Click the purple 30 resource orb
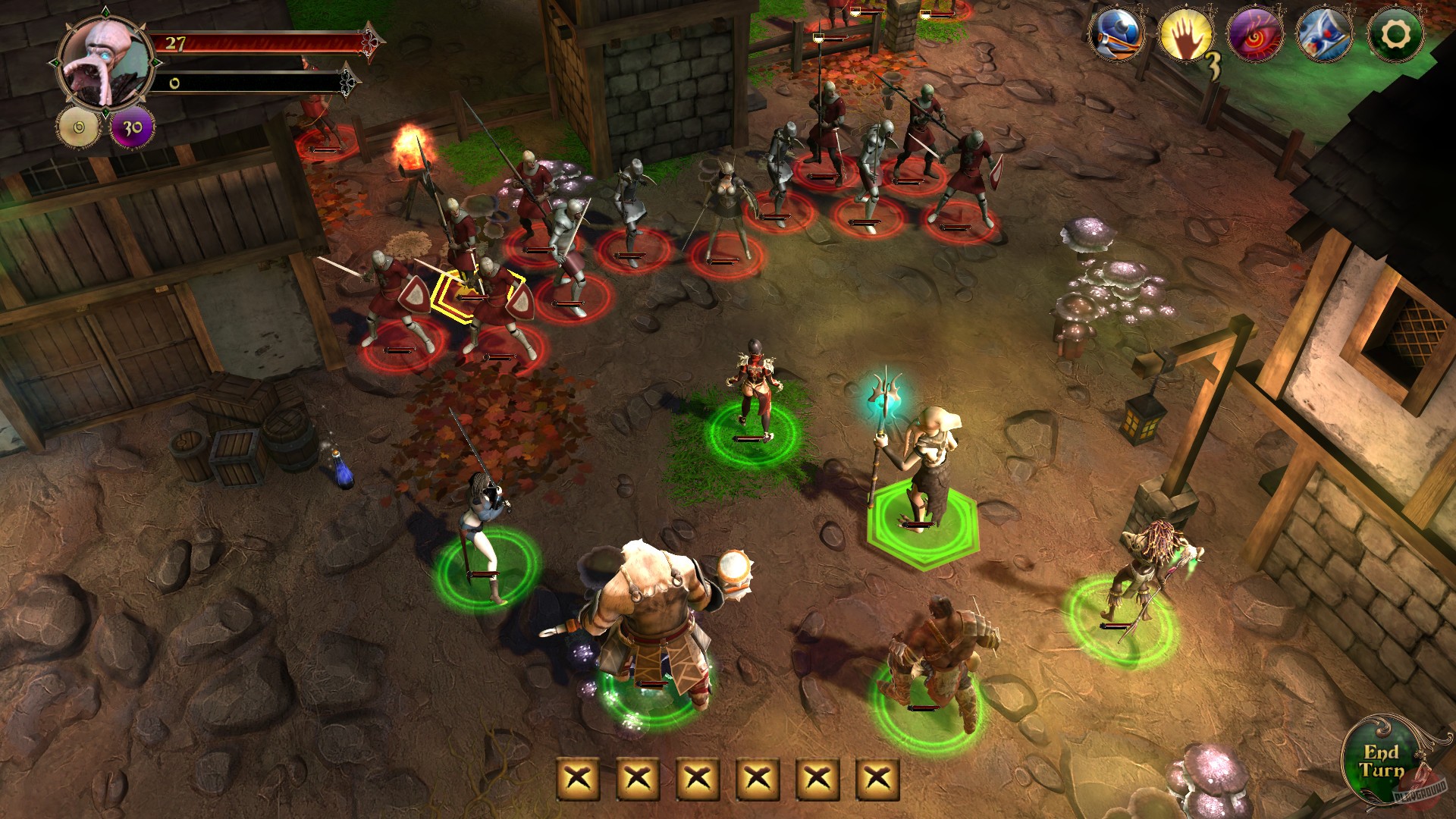 (x=130, y=126)
